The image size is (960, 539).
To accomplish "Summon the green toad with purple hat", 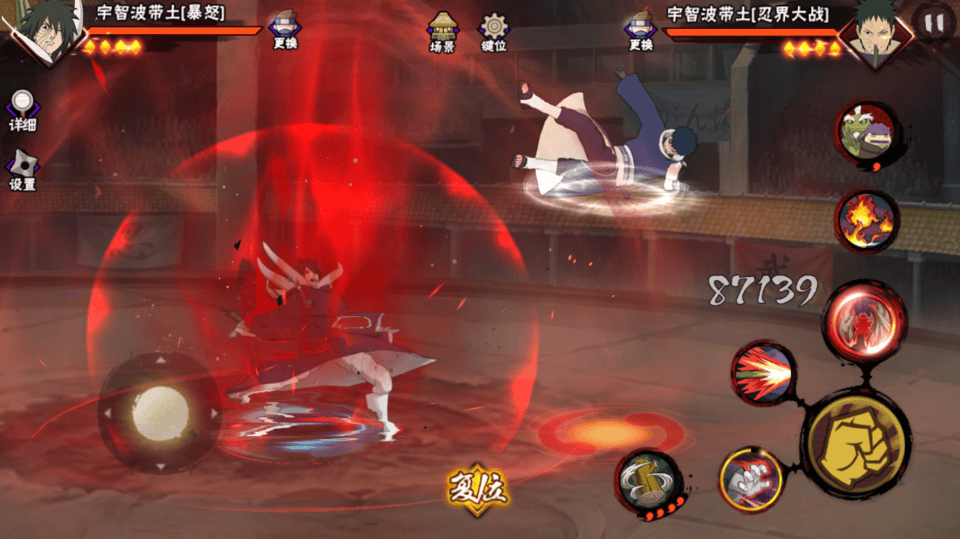I will (866, 133).
